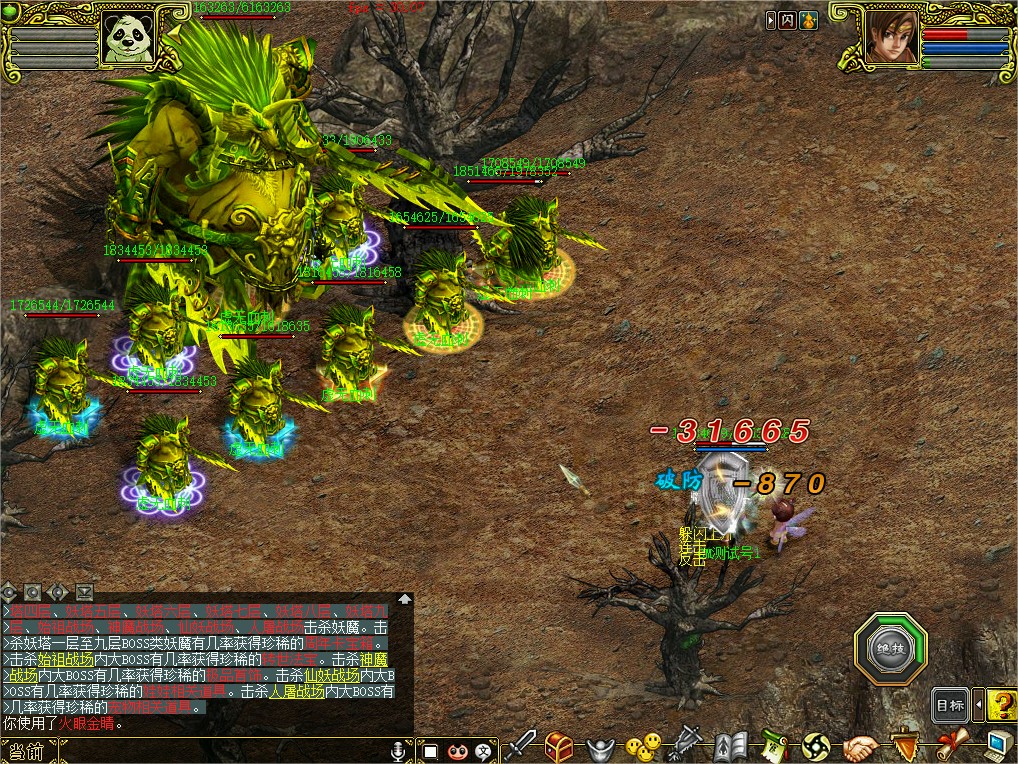Click the golden gourd buff icon

click(808, 19)
